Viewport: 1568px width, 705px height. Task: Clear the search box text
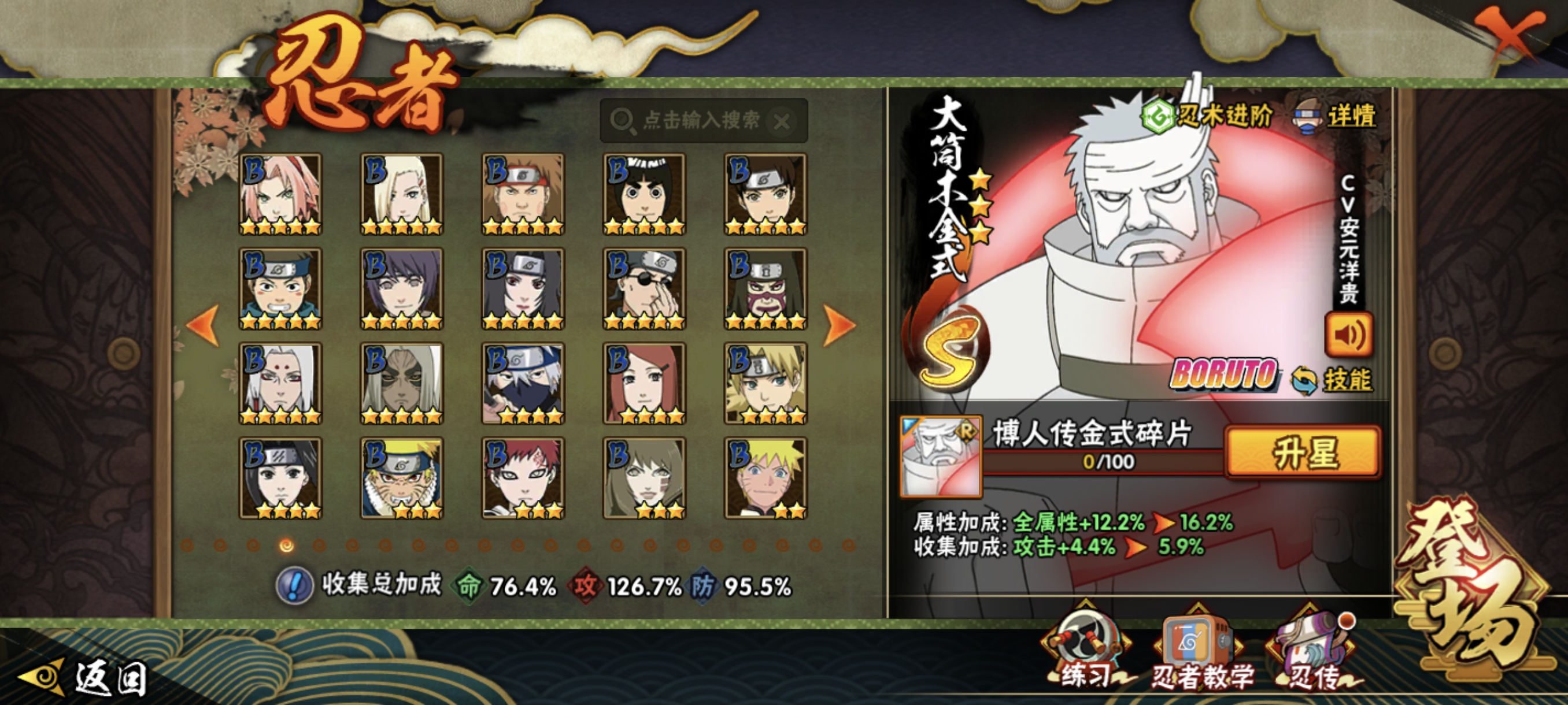(x=782, y=122)
